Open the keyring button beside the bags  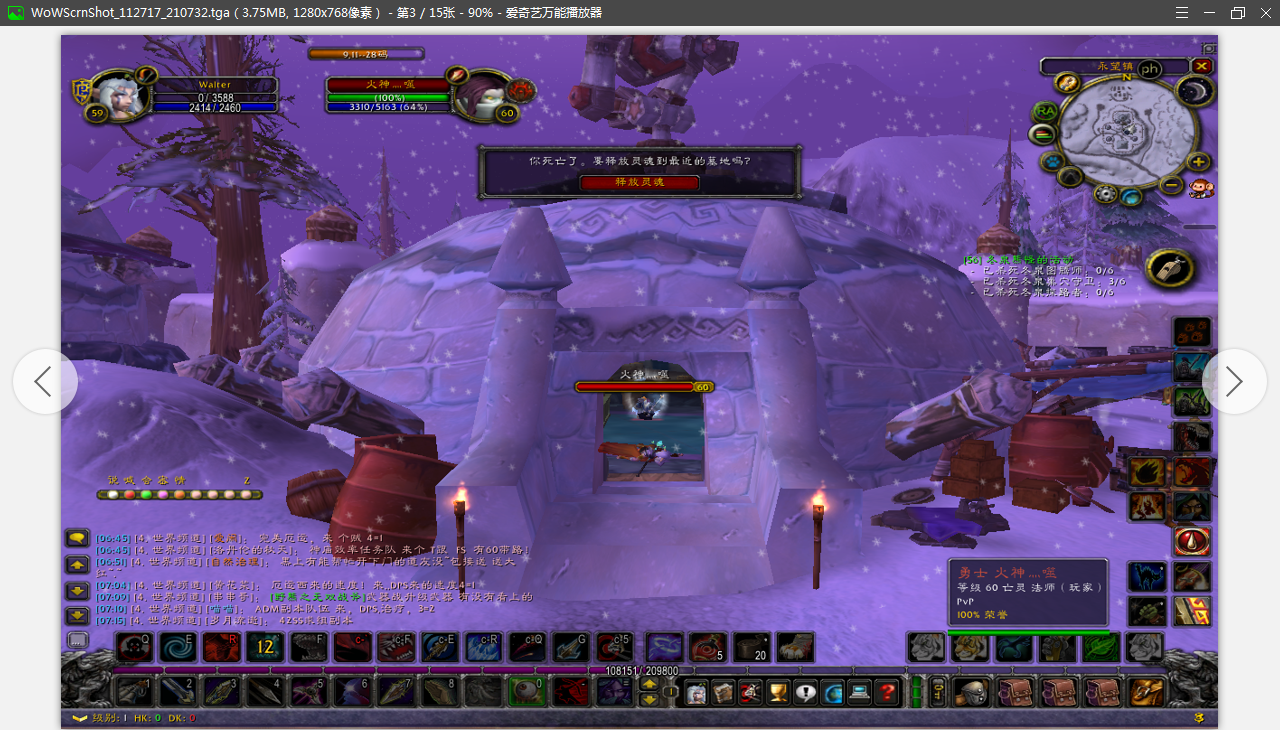938,691
